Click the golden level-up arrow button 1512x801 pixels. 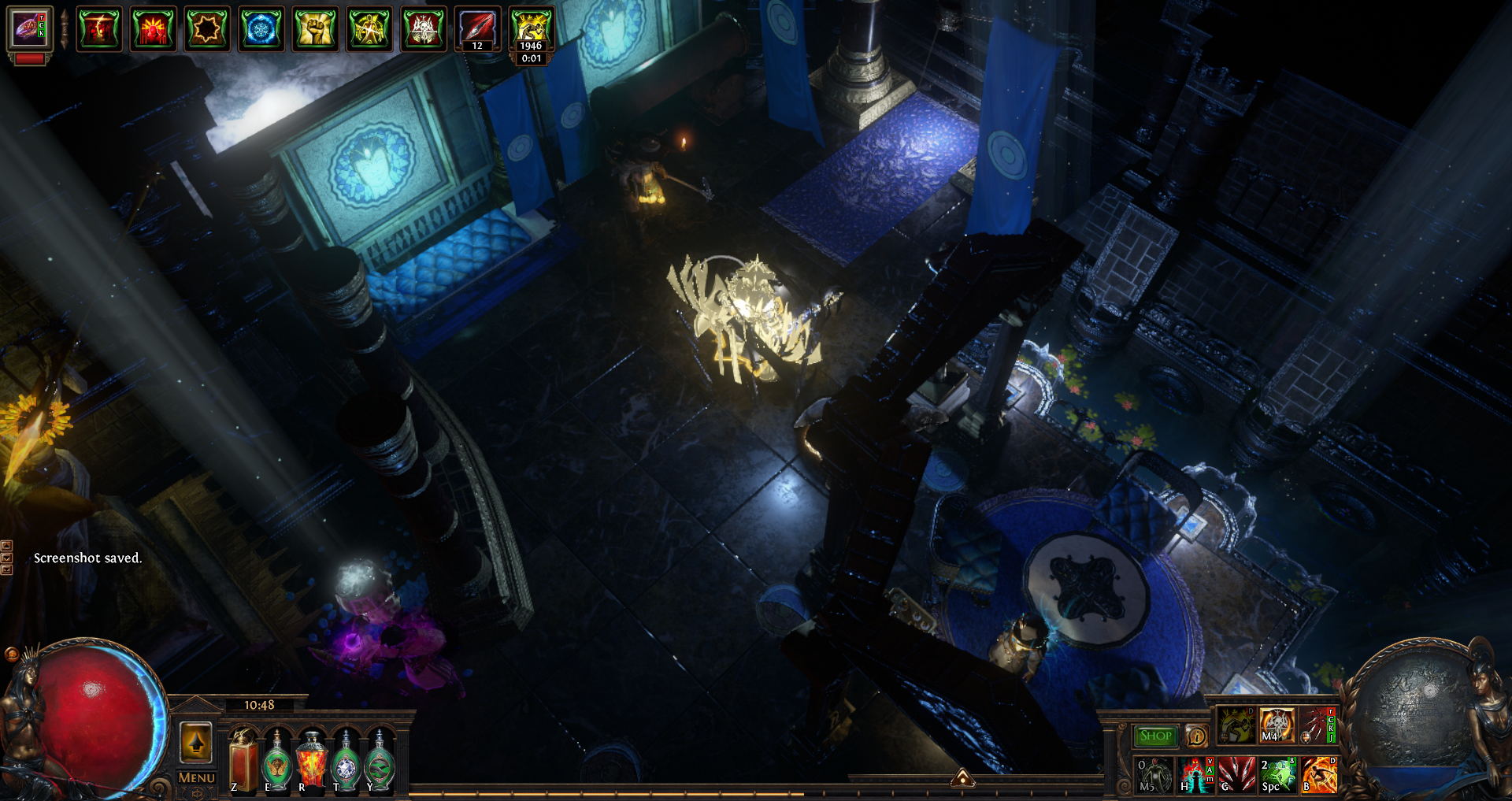point(196,742)
